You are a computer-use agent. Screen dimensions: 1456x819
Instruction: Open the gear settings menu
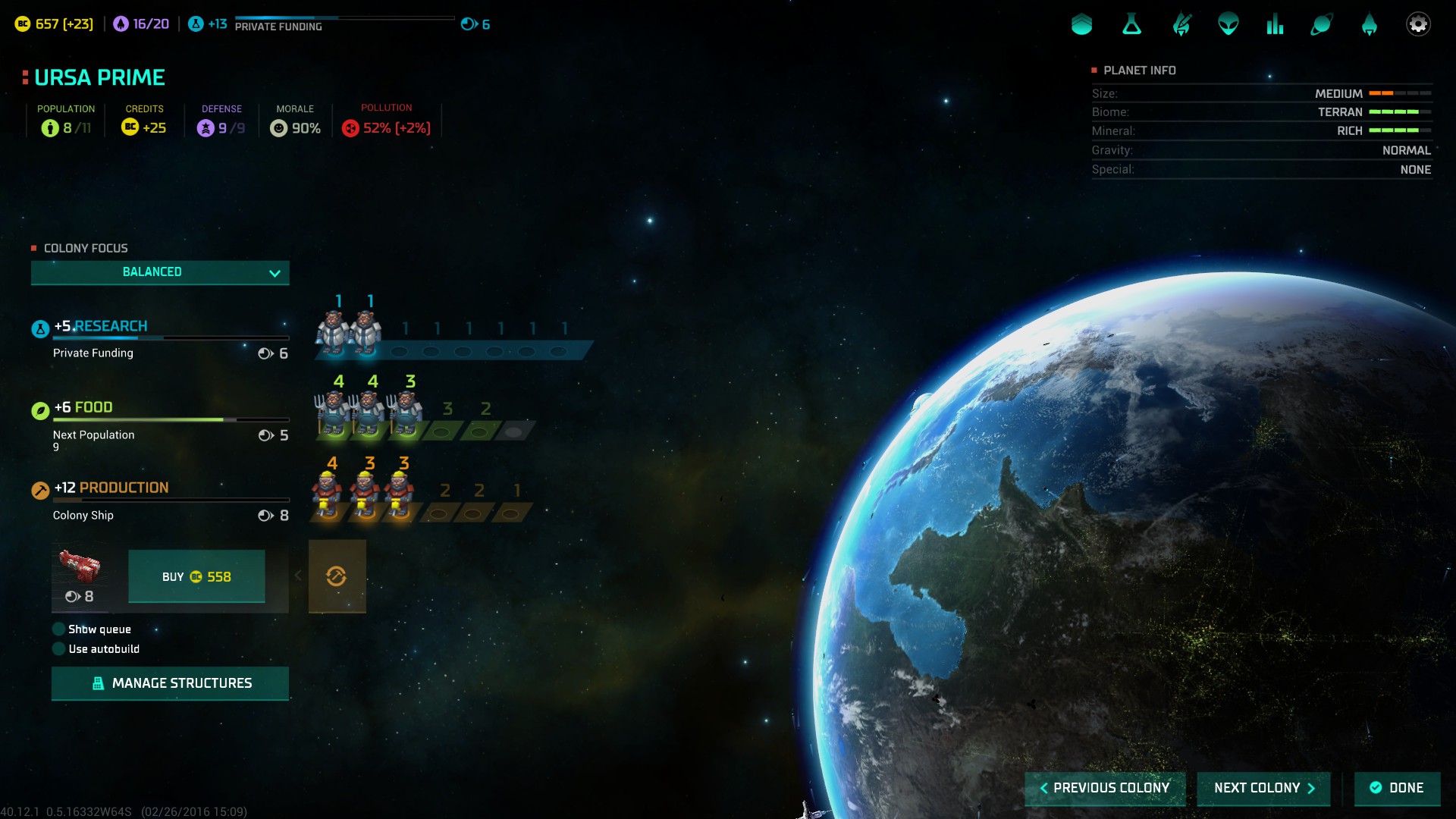(1417, 24)
